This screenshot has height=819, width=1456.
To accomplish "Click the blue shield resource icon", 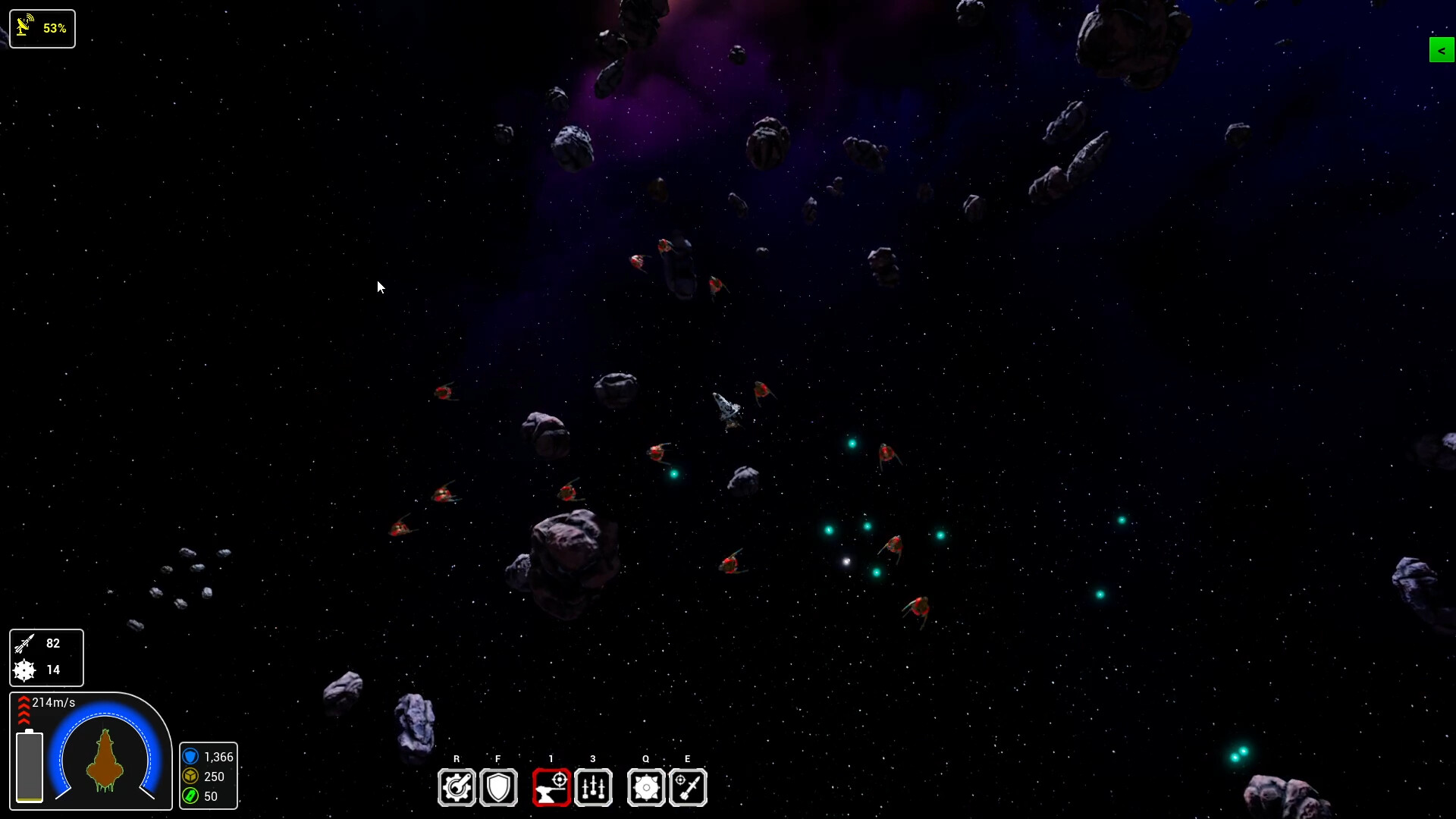I will tap(191, 757).
